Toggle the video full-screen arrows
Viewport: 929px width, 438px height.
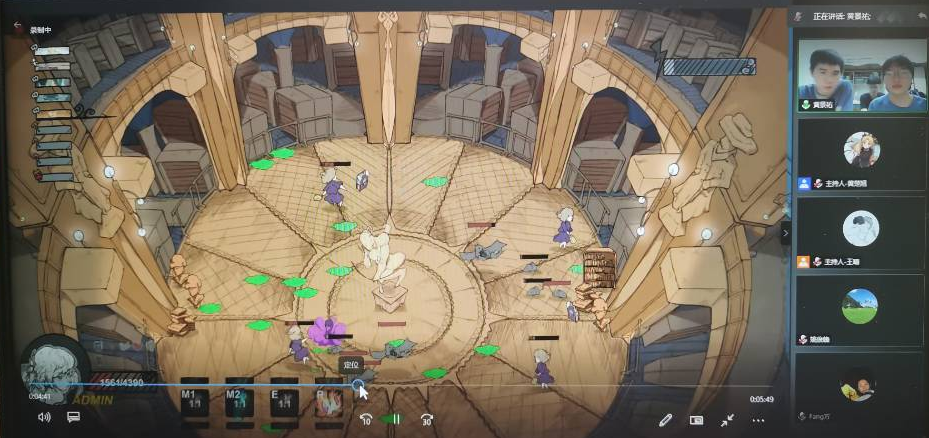click(x=727, y=420)
